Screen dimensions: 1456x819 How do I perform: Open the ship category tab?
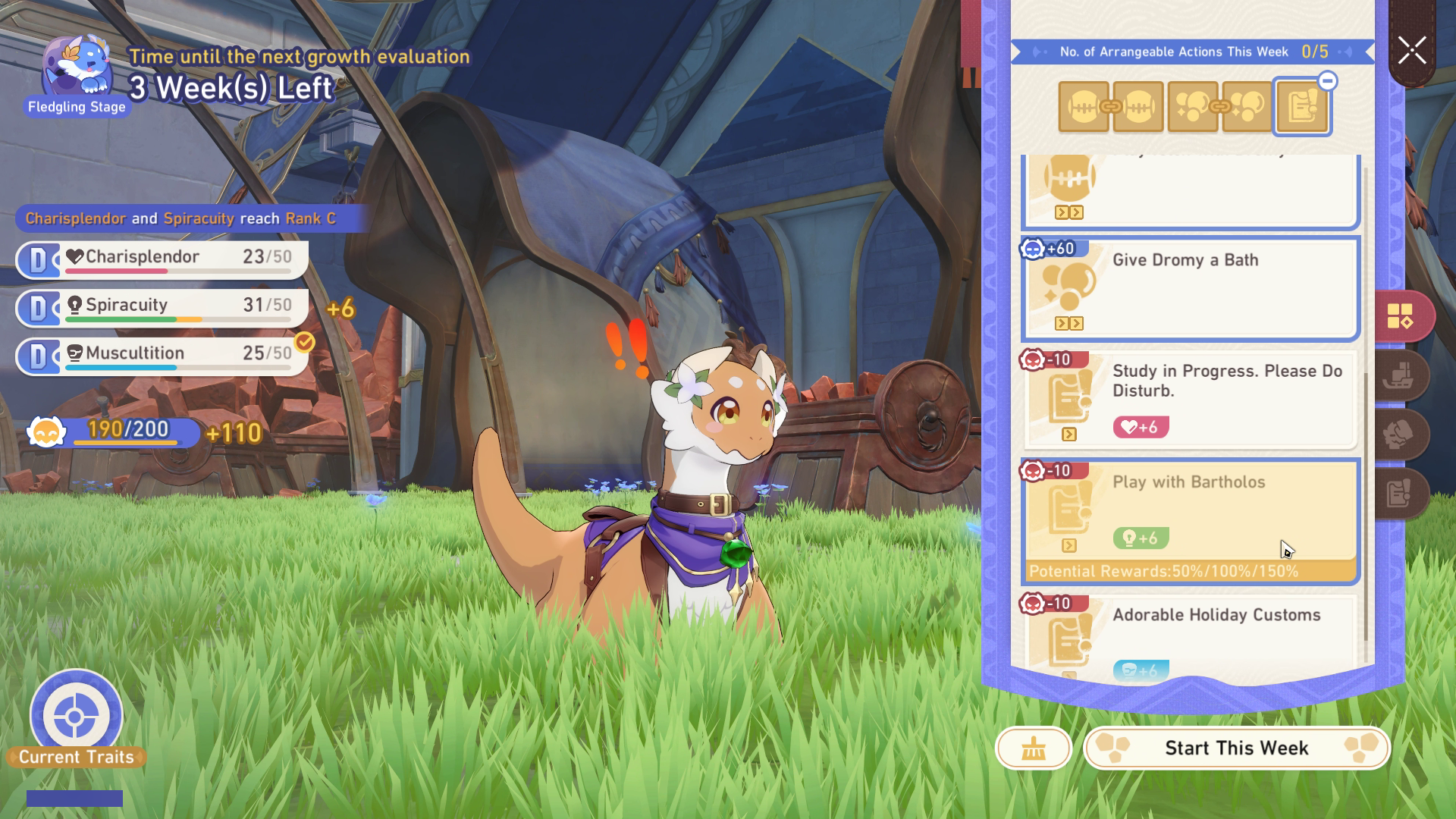1400,375
